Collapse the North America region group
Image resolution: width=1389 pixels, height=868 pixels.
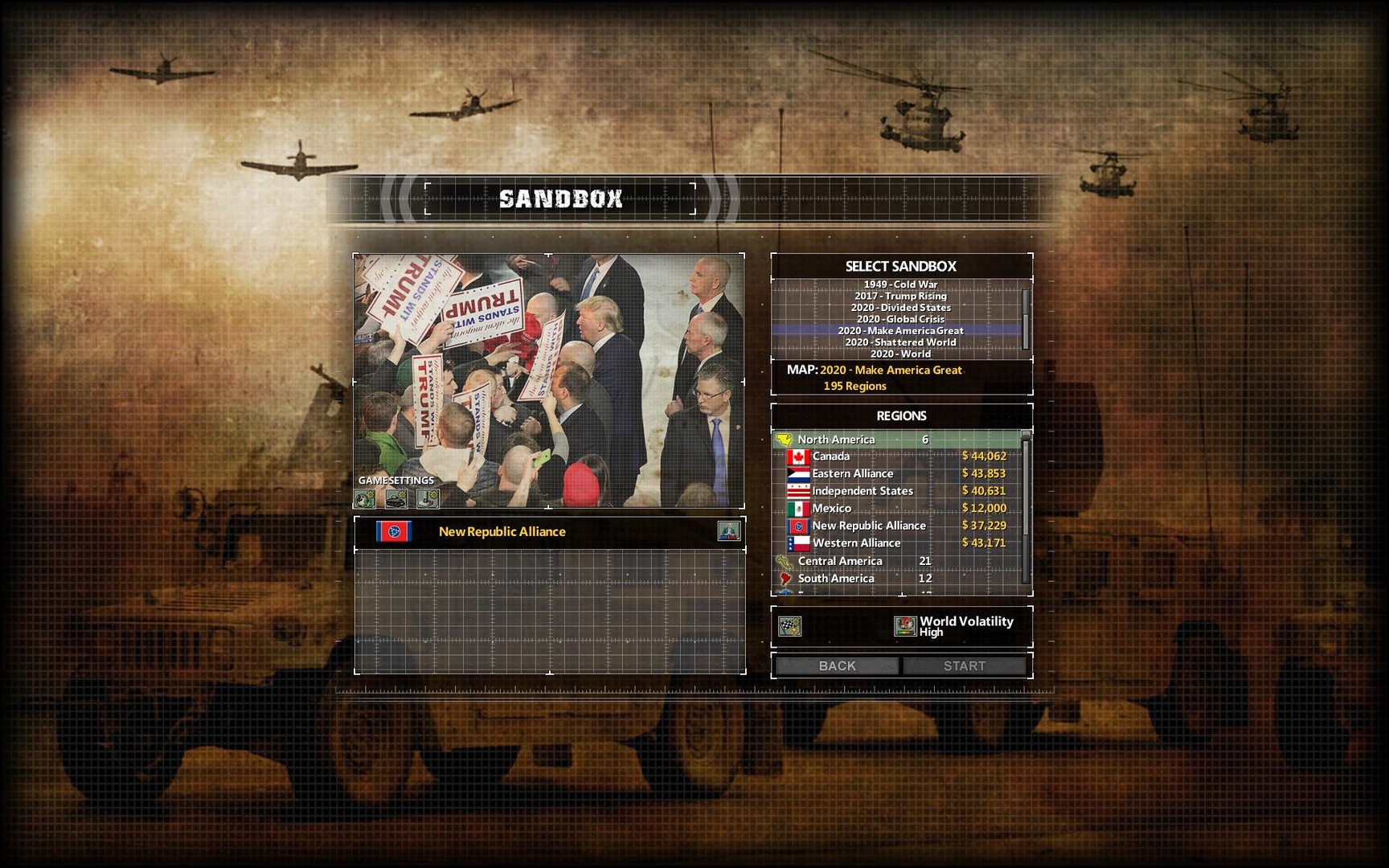pos(834,440)
